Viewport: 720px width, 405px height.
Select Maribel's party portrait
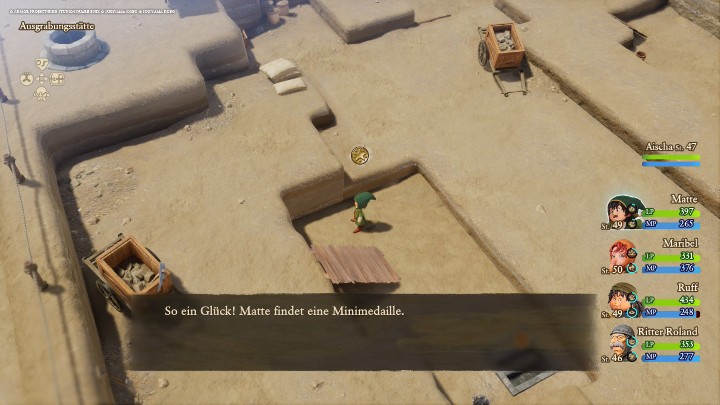coord(622,255)
